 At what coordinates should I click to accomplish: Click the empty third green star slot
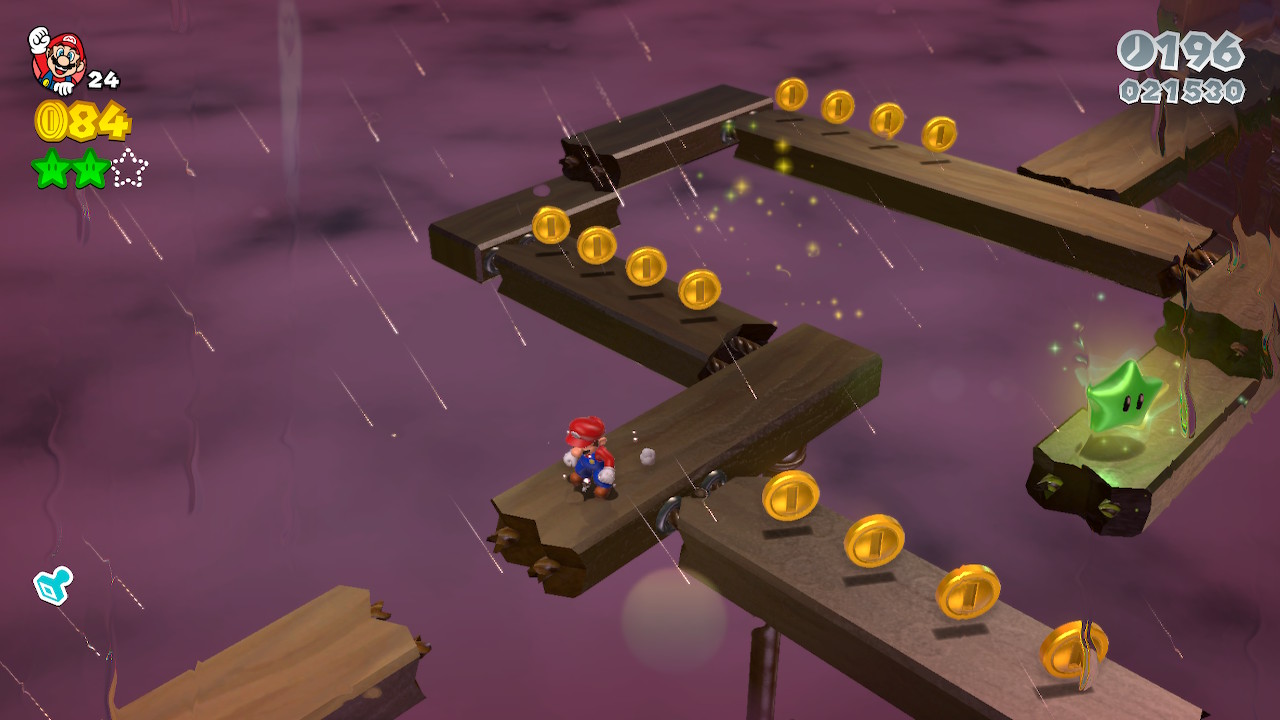pyautogui.click(x=129, y=169)
